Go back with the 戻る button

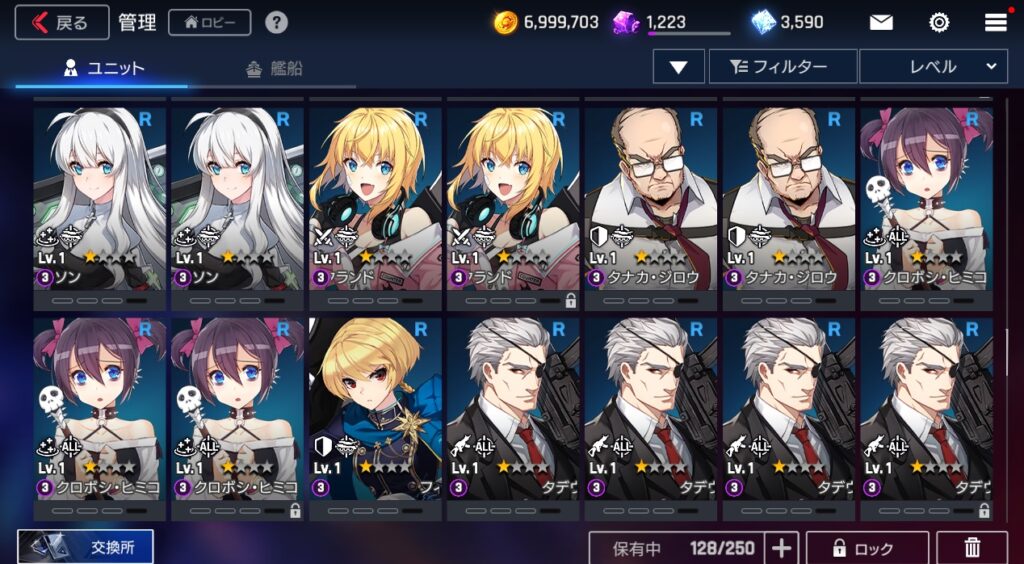click(x=62, y=22)
